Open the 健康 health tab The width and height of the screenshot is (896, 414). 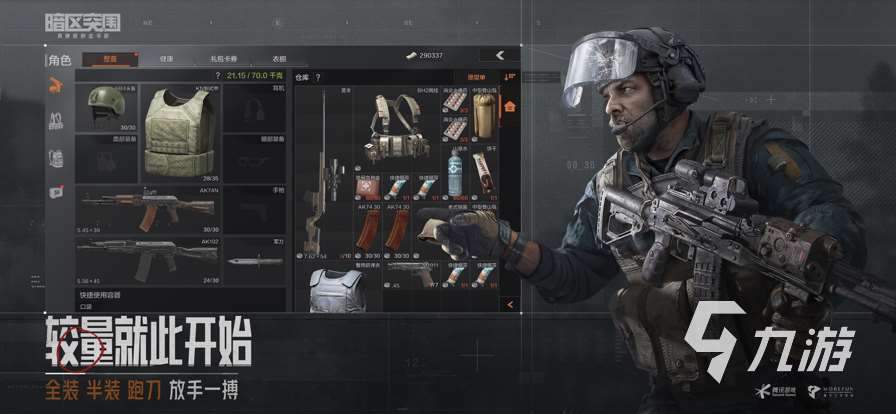166,59
